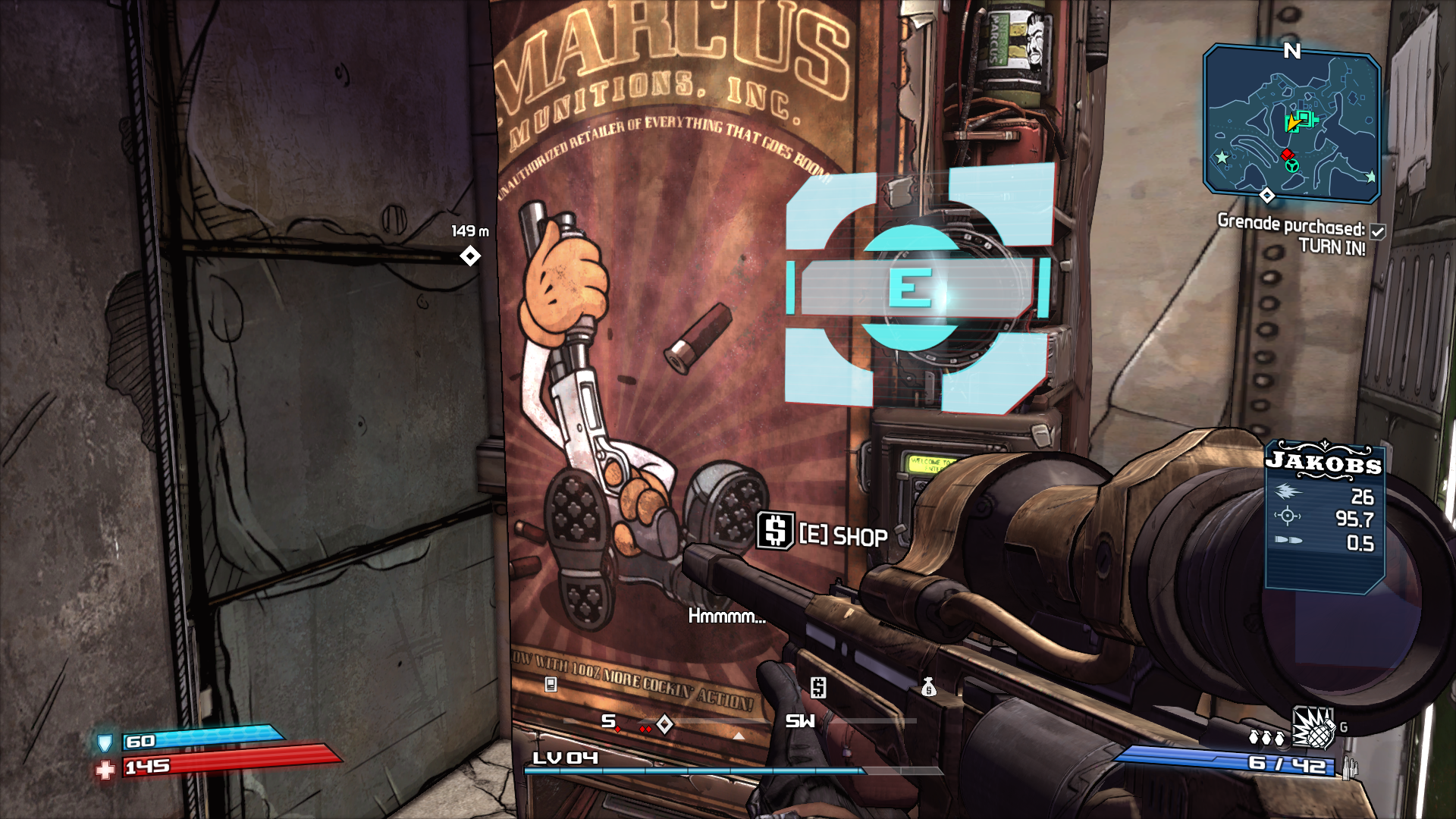1456x819 pixels.
Task: Inspect the Jakobs weapon stats card
Action: tap(1325, 515)
